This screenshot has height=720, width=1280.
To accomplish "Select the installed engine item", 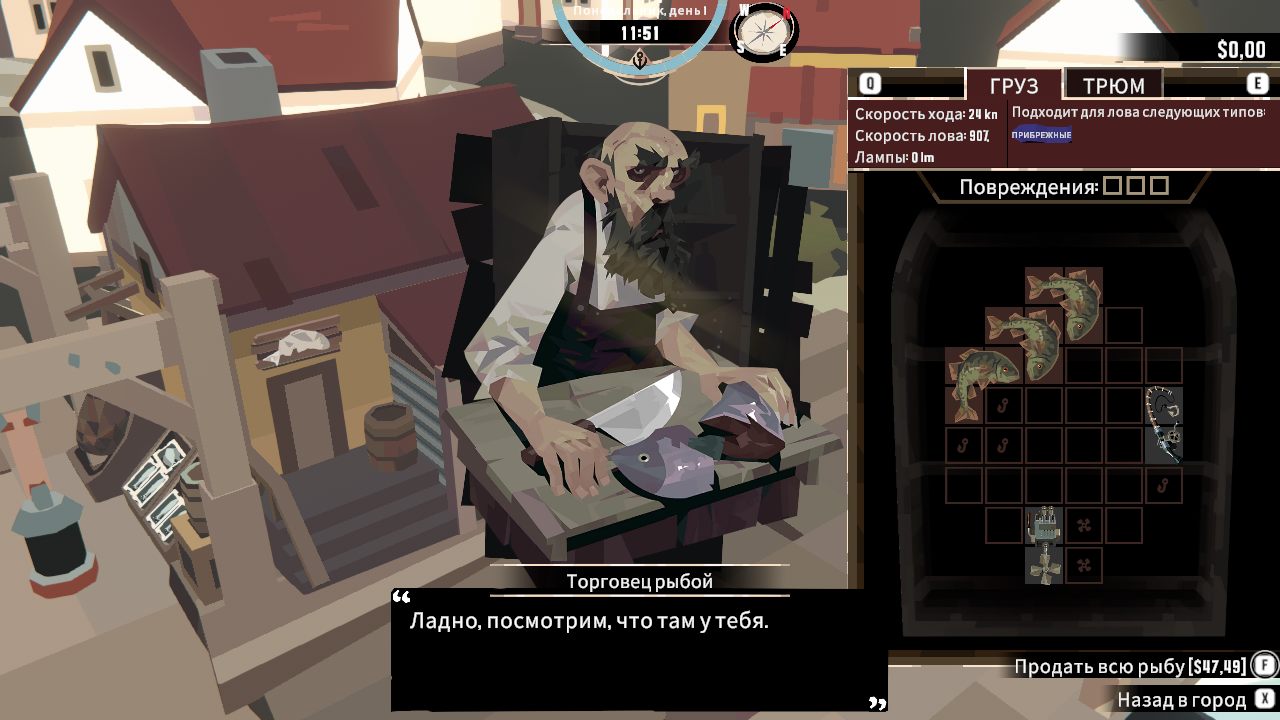I will 1044,524.
